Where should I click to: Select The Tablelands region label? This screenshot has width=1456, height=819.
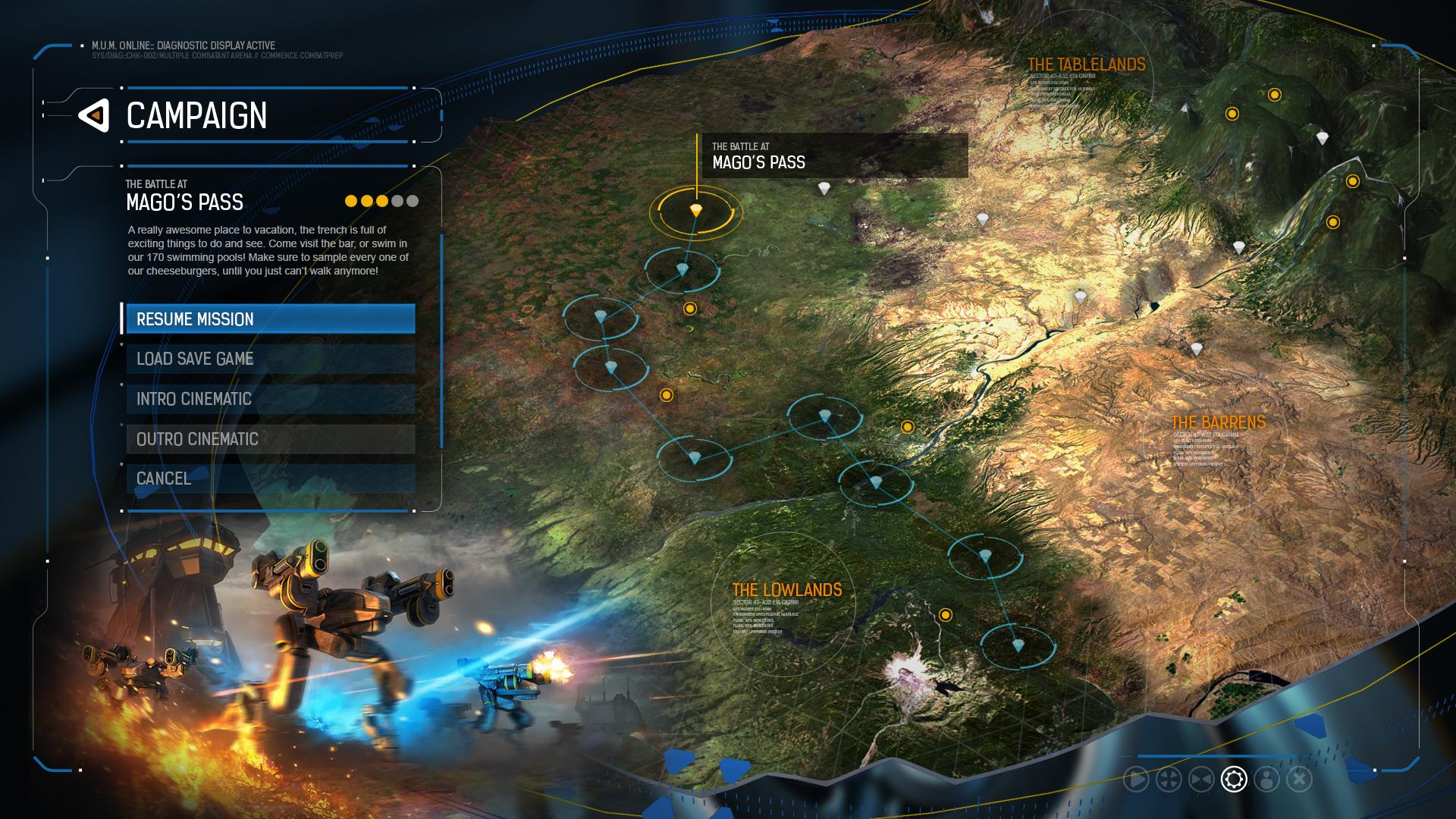pos(1086,65)
